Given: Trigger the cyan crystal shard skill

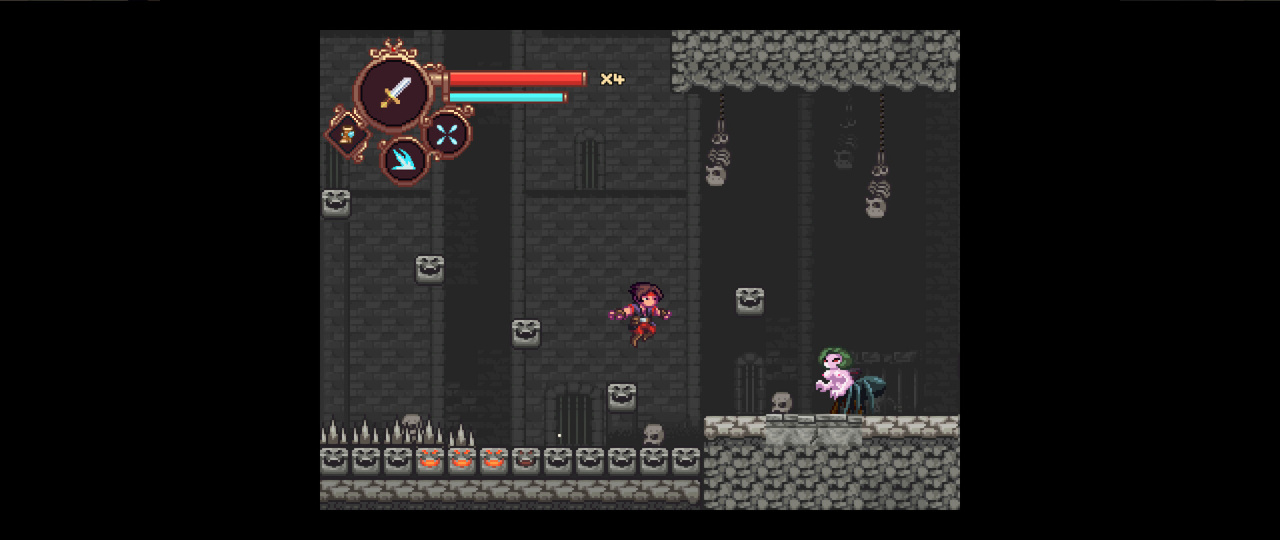Looking at the screenshot, I should (405, 160).
